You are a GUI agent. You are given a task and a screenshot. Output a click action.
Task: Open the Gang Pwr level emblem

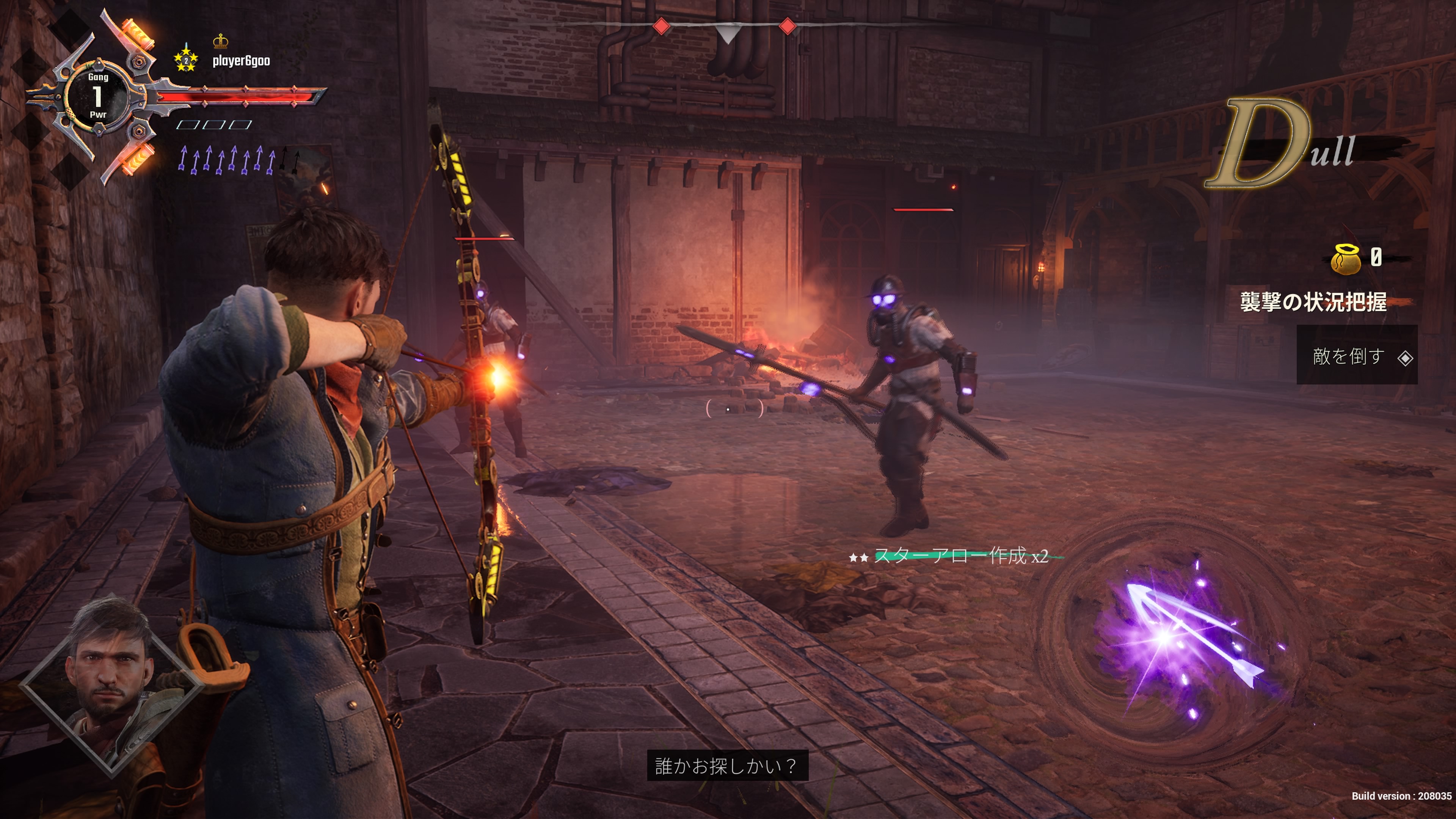[x=98, y=96]
